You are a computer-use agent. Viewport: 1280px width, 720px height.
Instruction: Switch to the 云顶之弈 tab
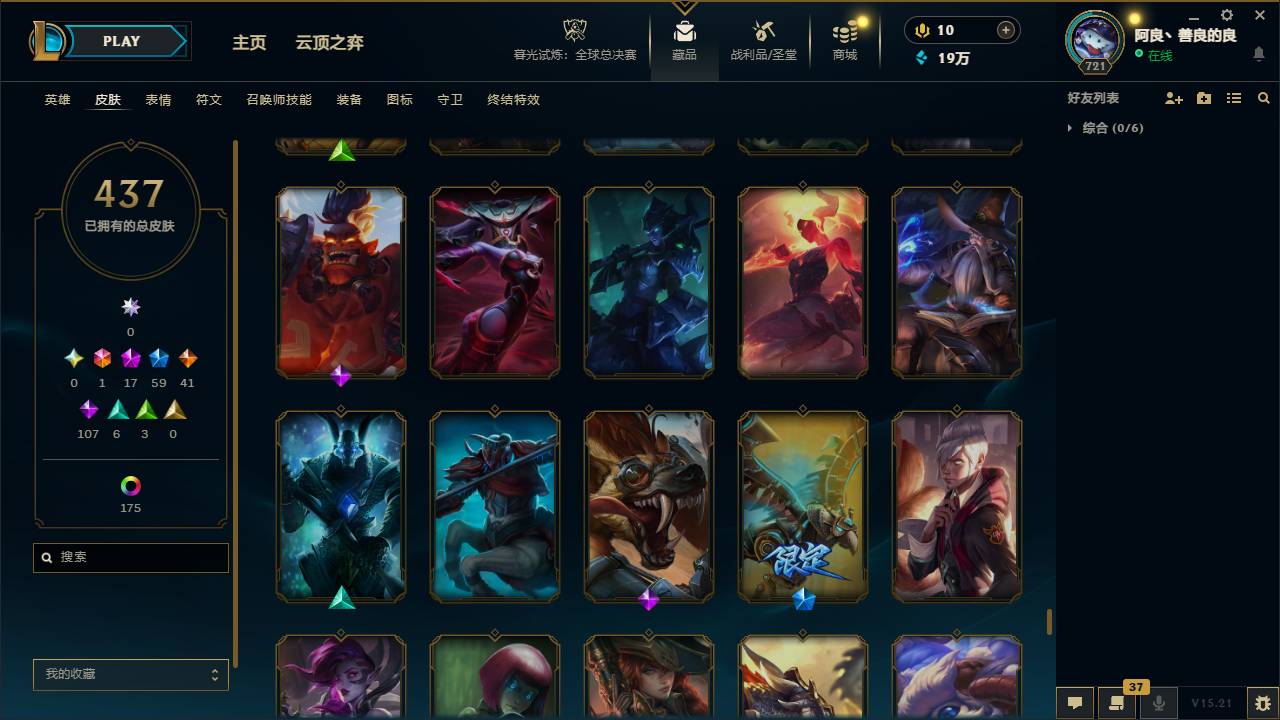pos(330,43)
